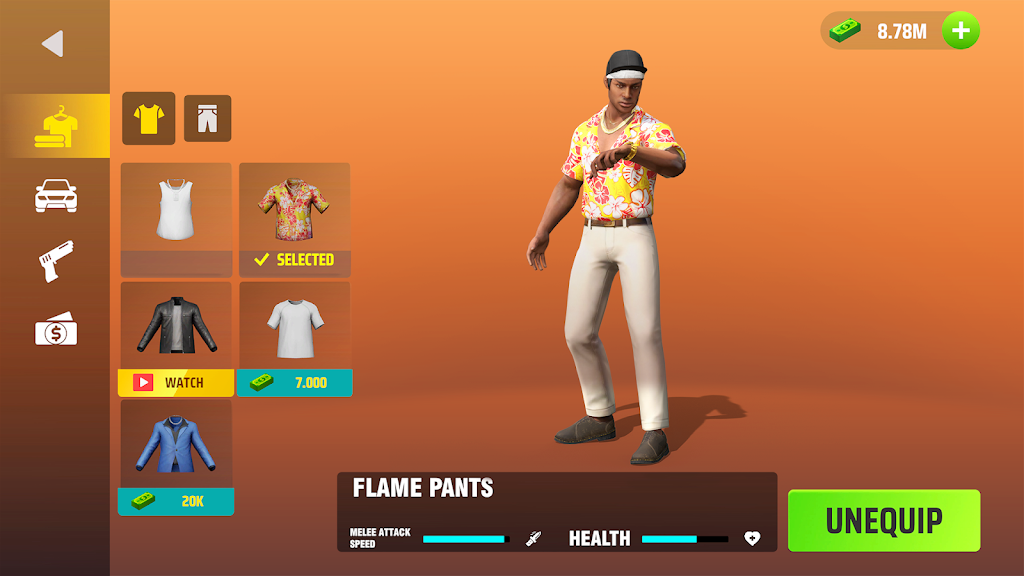1024x576 pixels.
Task: Open the weapons category
Action: click(x=56, y=262)
